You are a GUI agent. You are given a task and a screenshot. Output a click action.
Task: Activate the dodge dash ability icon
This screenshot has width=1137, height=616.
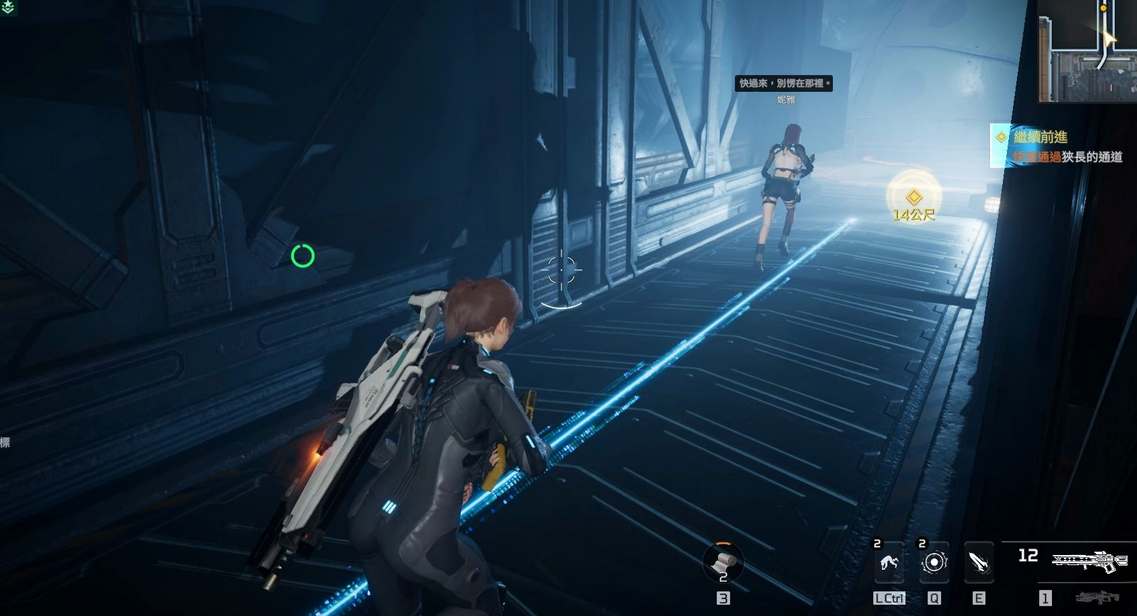click(x=888, y=563)
